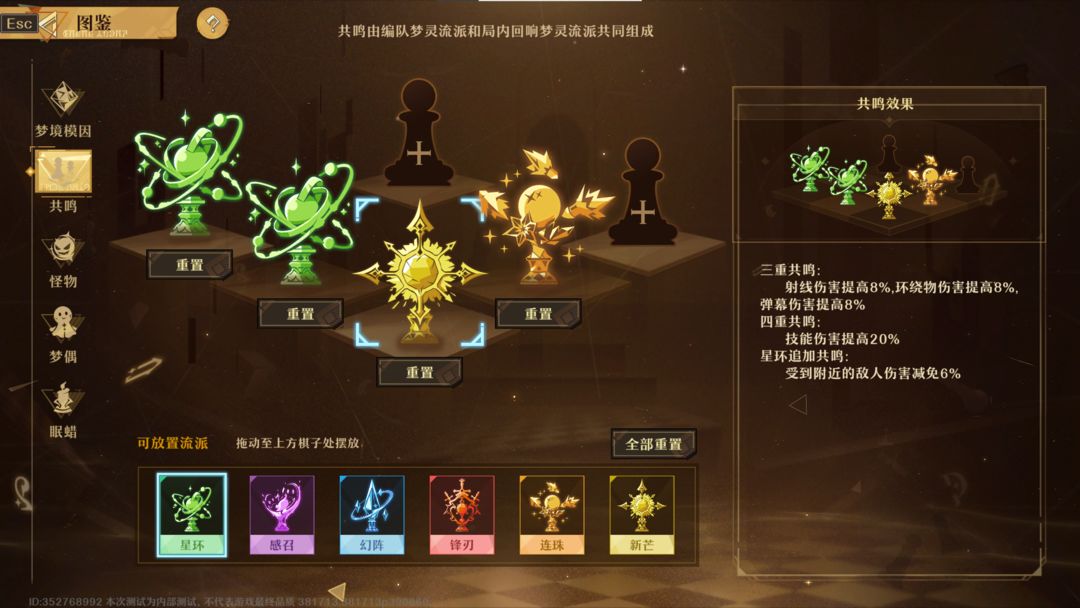Screen dimensions: 1080x608
Task: Click 重置 under the golden arrow-orb piece
Action: pyautogui.click(x=538, y=314)
